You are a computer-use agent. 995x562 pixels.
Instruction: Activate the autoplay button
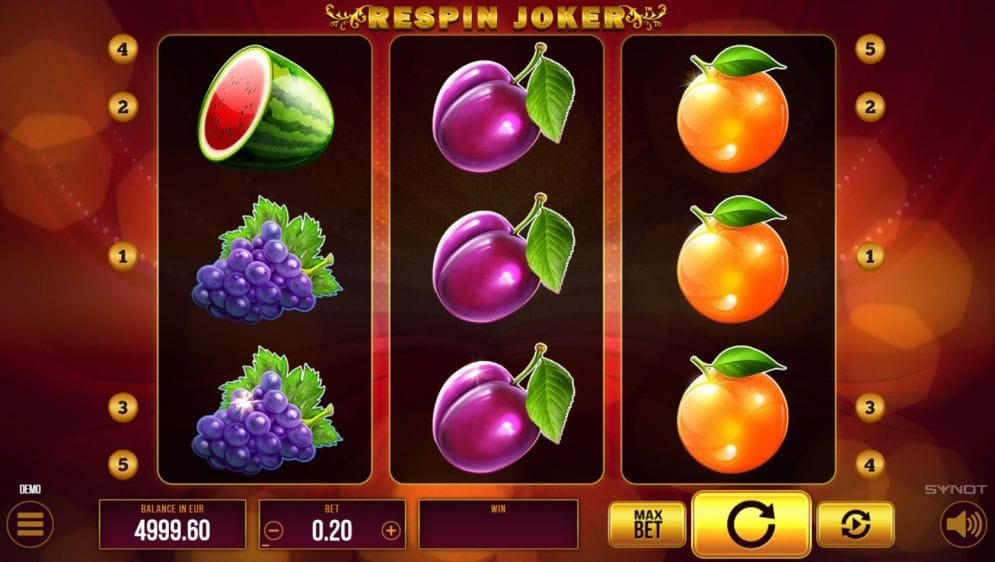tap(855, 524)
